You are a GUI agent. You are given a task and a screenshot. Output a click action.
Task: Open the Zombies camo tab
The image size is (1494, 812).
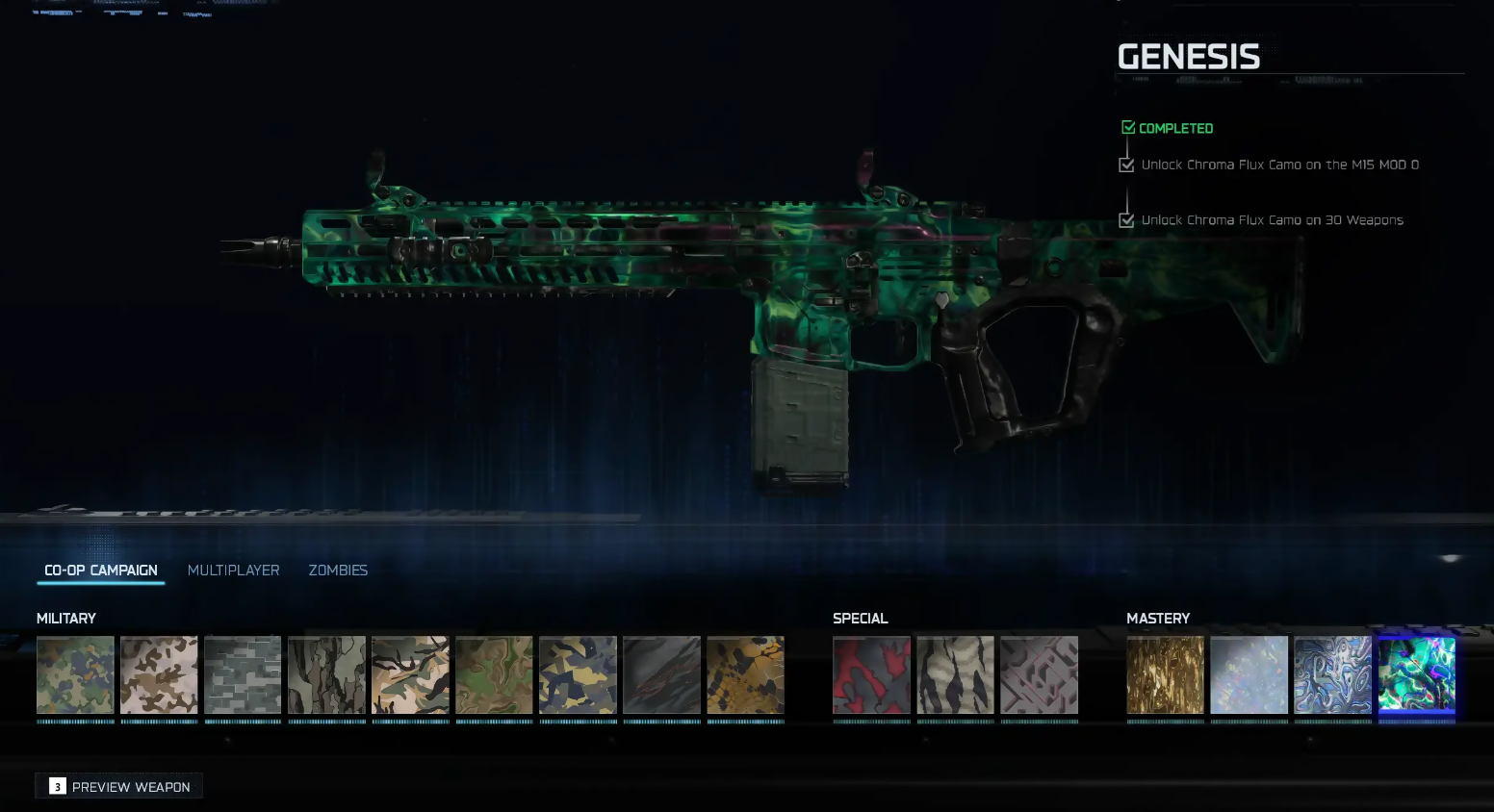click(x=338, y=571)
